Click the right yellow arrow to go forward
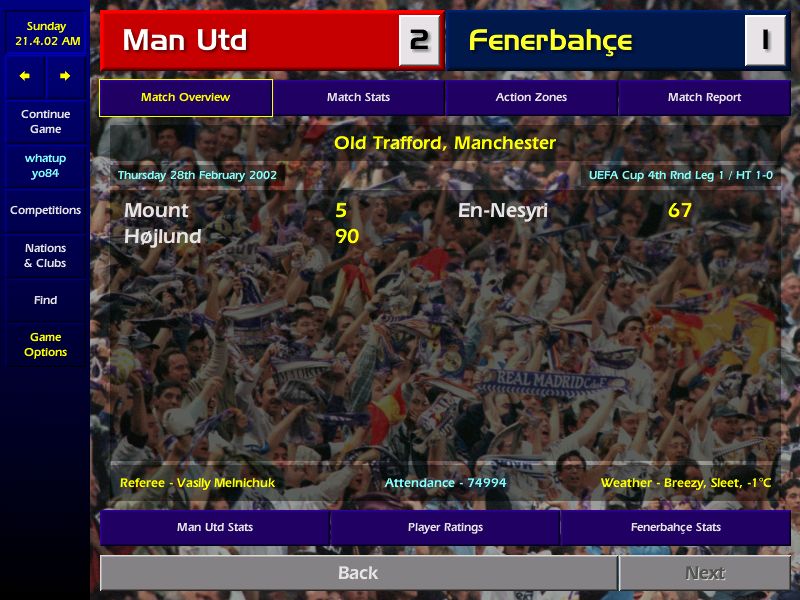Screen dimensions: 800x600 pyautogui.click(x=65, y=76)
